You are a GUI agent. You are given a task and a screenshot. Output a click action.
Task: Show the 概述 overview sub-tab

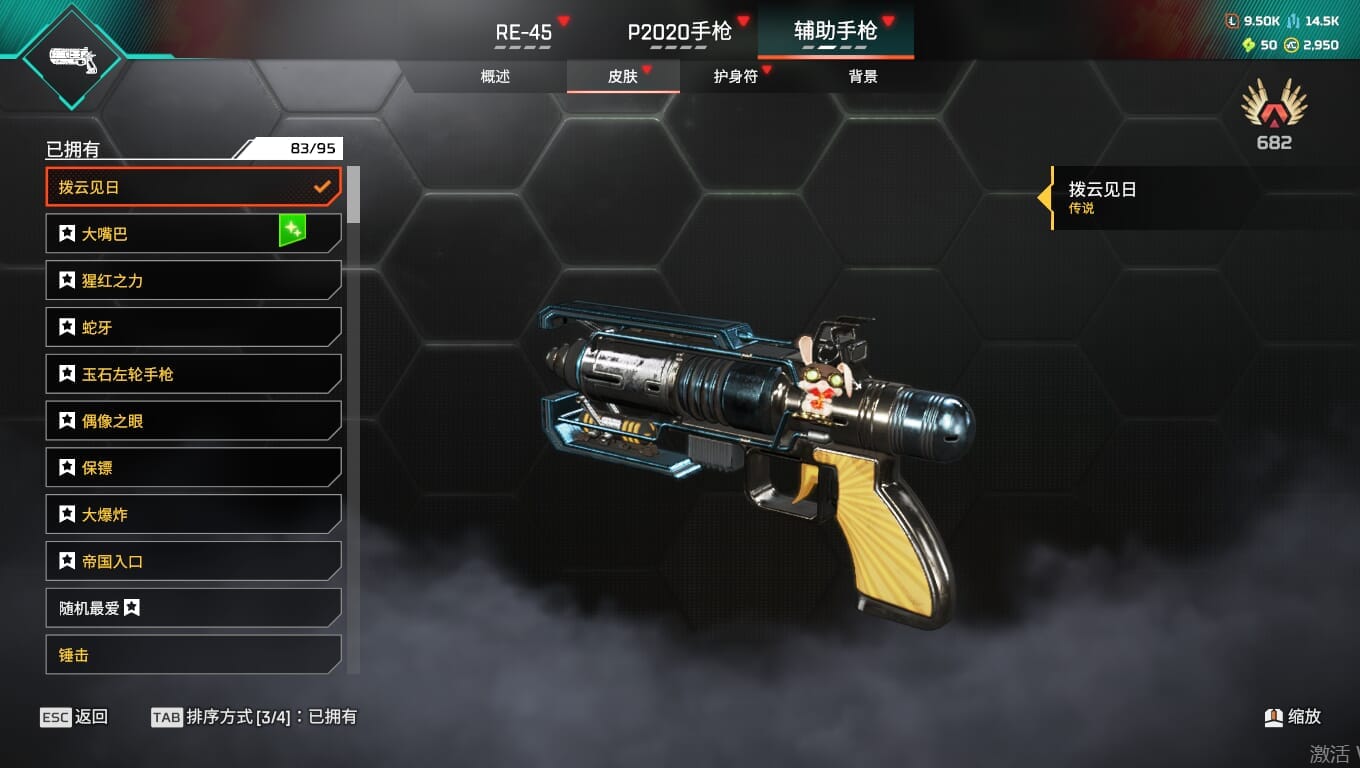495,77
